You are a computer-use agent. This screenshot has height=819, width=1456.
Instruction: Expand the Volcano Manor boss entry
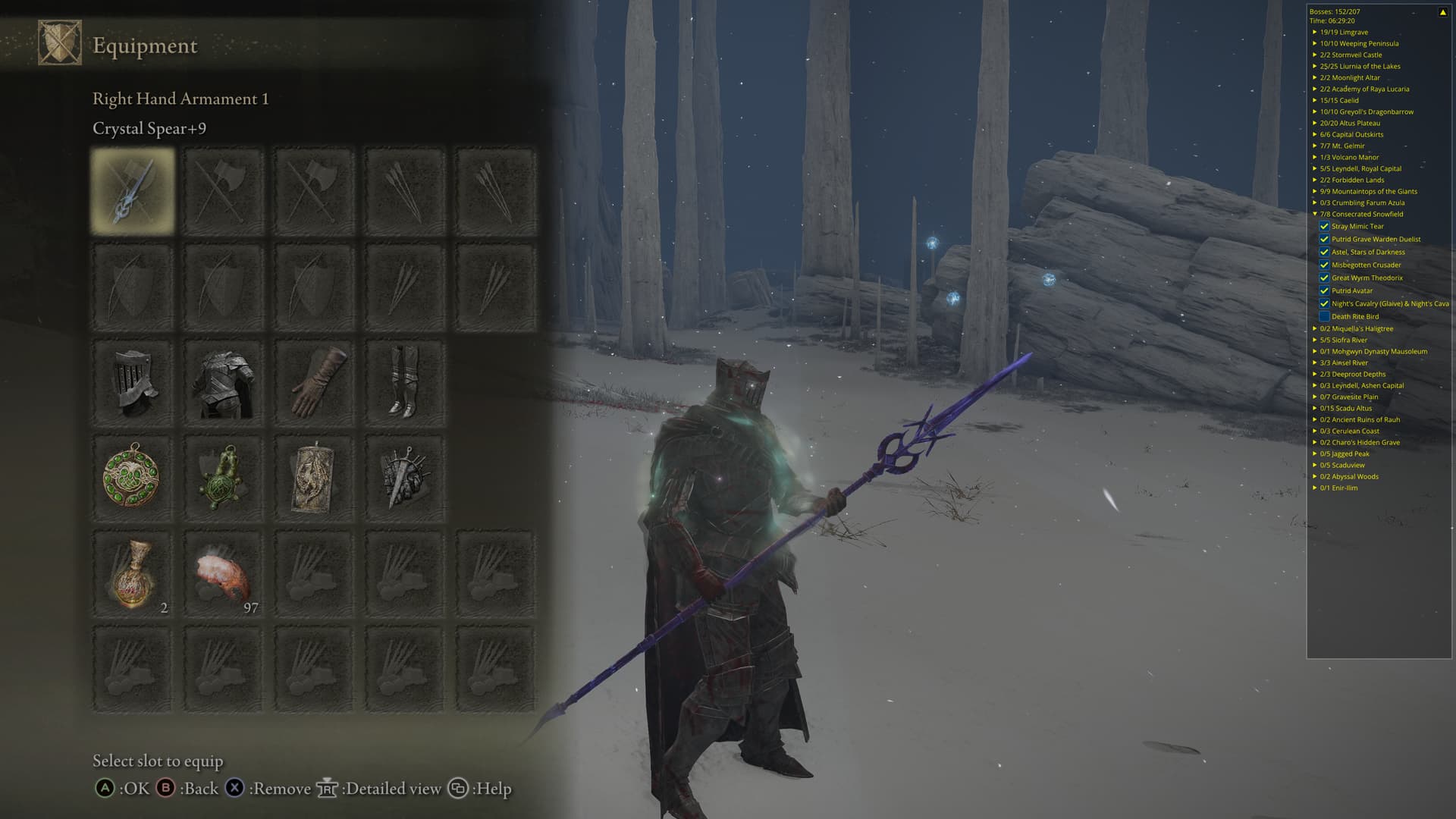point(1315,157)
